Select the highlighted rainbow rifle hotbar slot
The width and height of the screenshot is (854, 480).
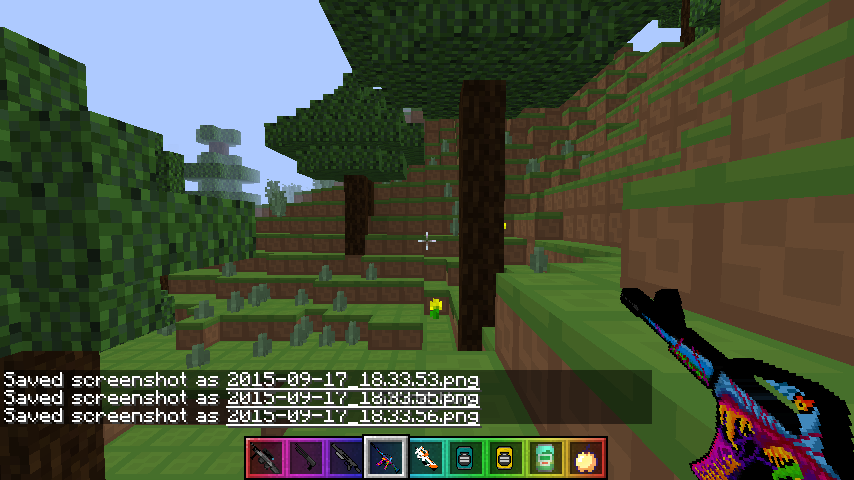click(385, 458)
